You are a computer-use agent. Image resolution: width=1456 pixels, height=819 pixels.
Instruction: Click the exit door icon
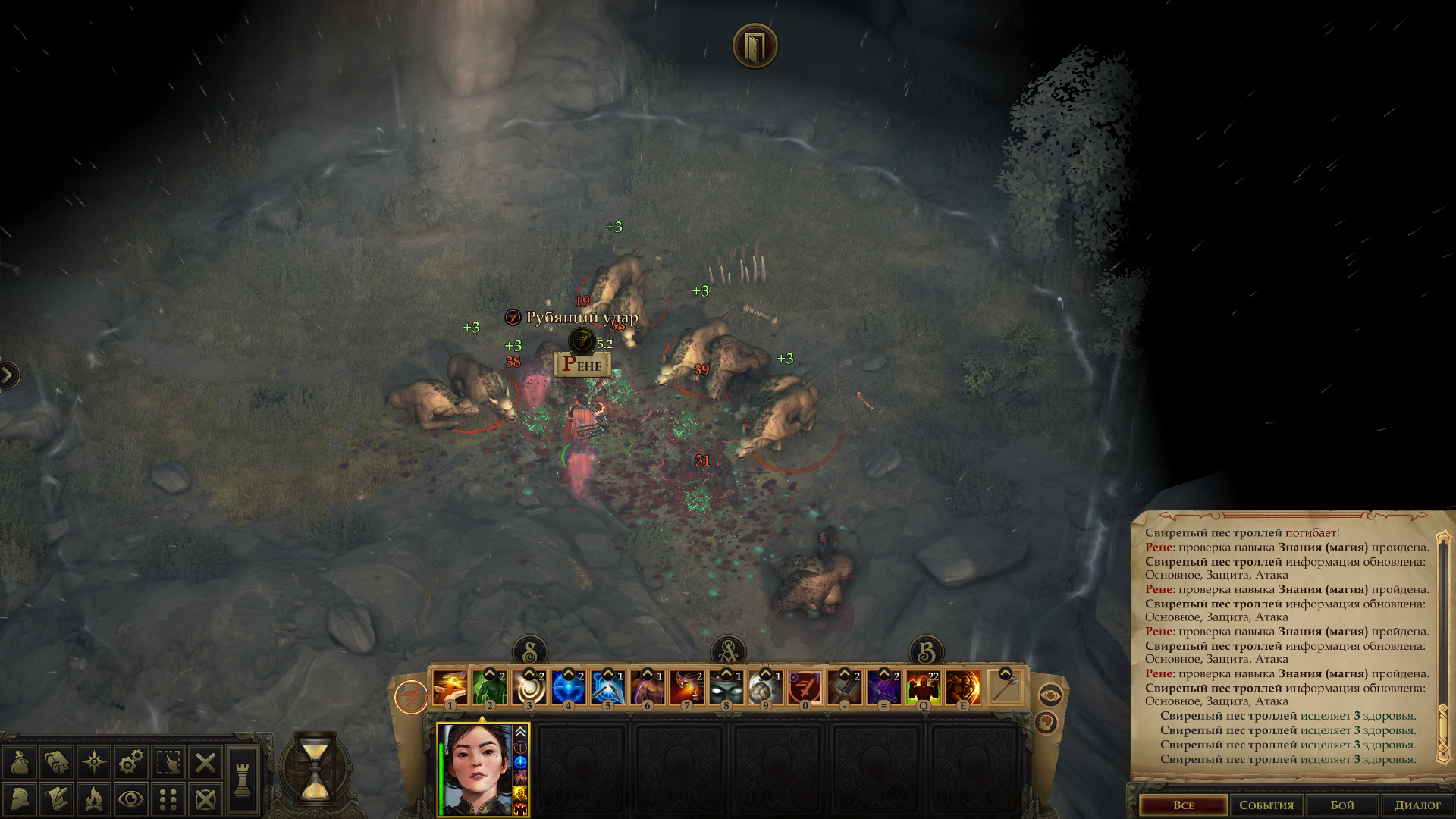click(755, 46)
